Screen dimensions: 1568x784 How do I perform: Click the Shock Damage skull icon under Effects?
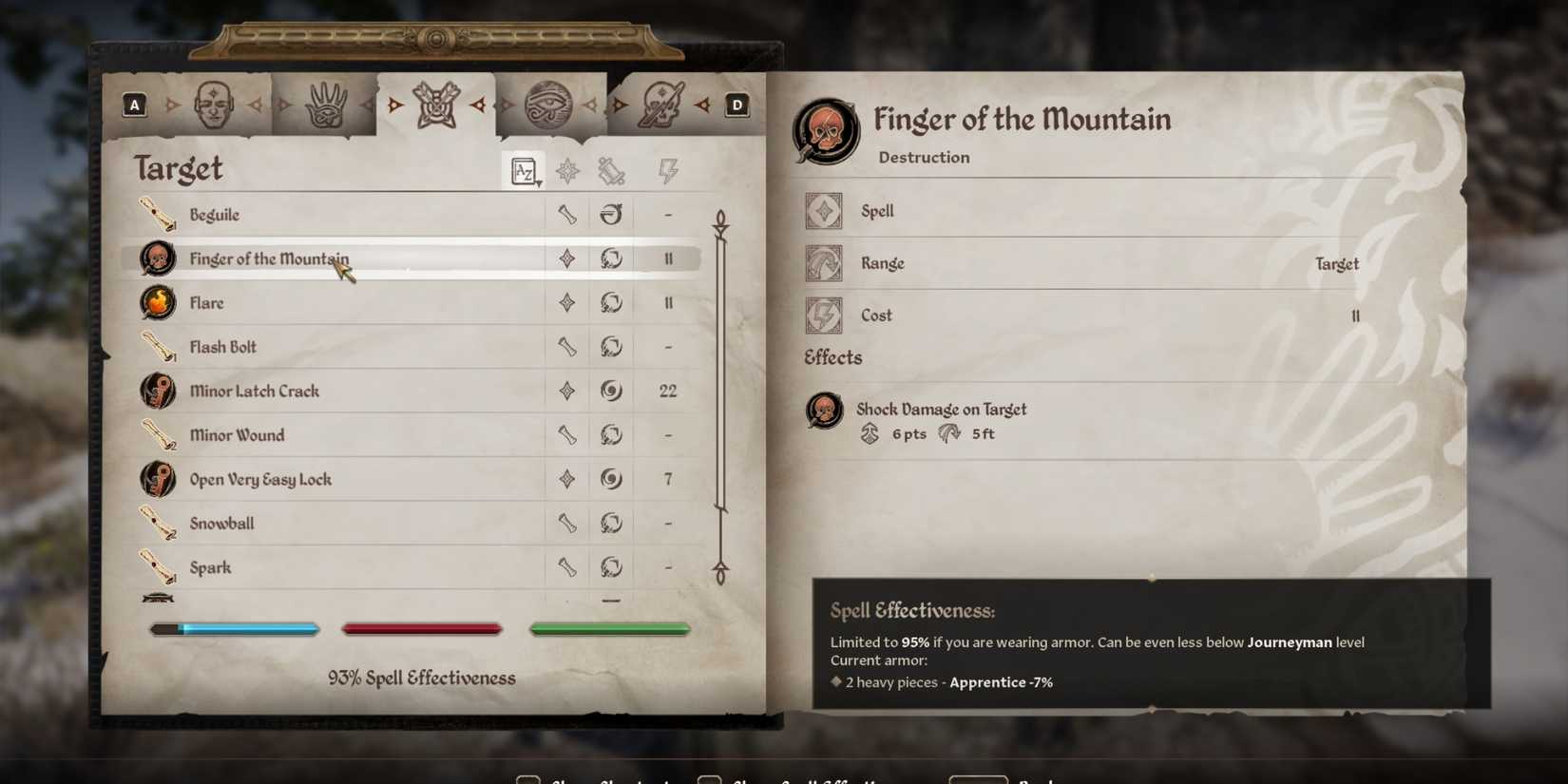click(x=824, y=410)
